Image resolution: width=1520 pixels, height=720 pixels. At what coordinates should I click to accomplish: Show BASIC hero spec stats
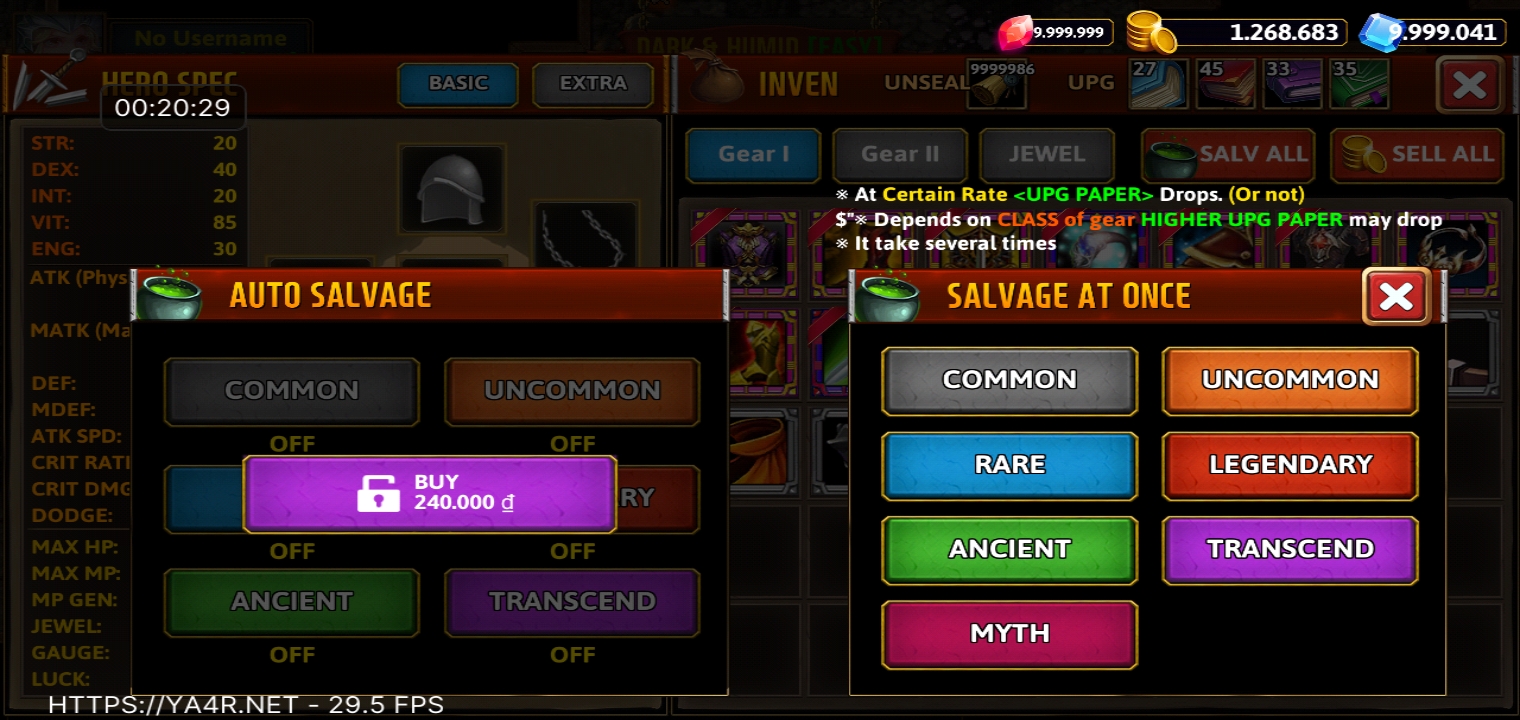pos(458,84)
